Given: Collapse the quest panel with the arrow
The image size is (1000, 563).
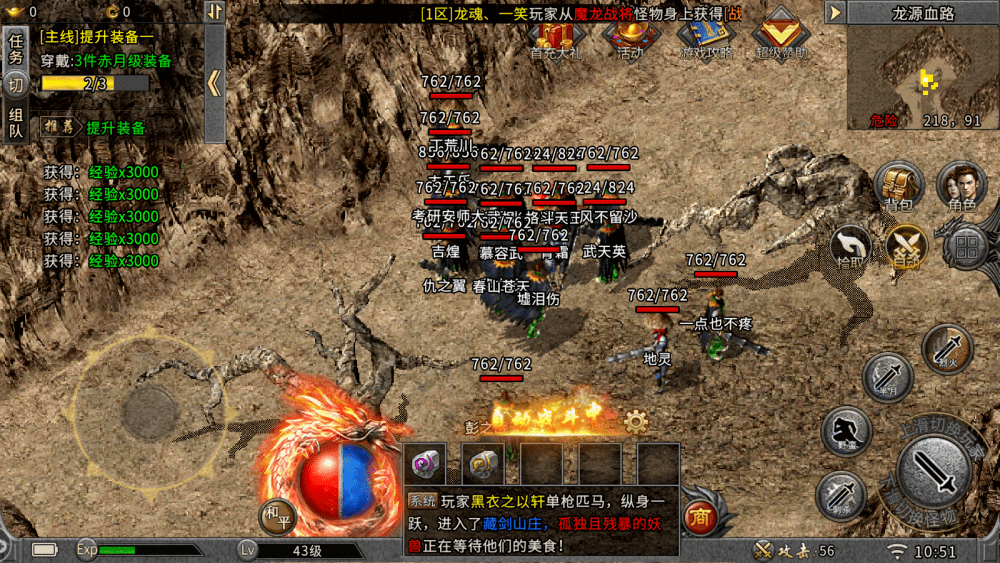Looking at the screenshot, I should point(214,82).
